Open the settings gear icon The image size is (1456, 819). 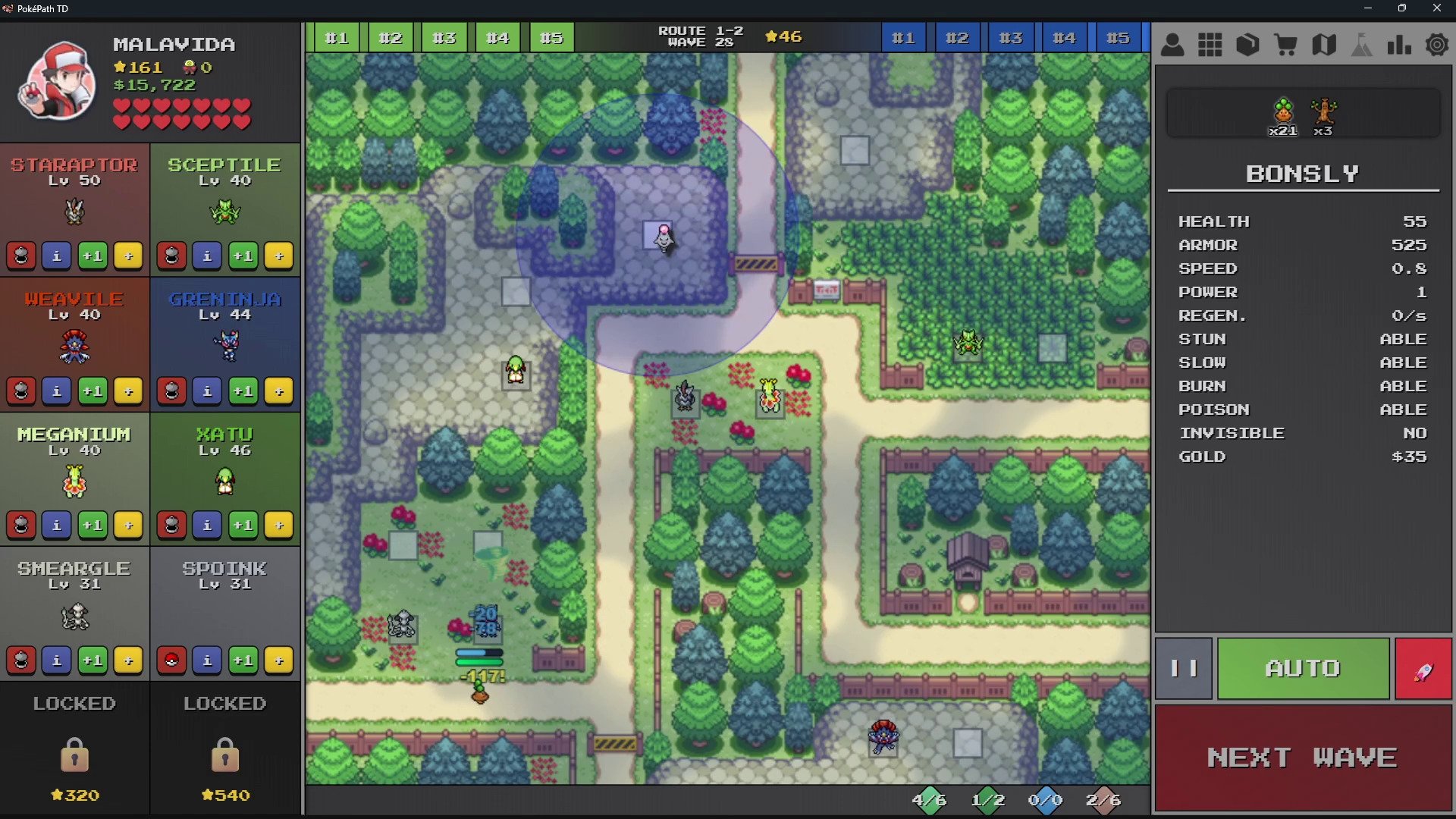click(x=1436, y=45)
